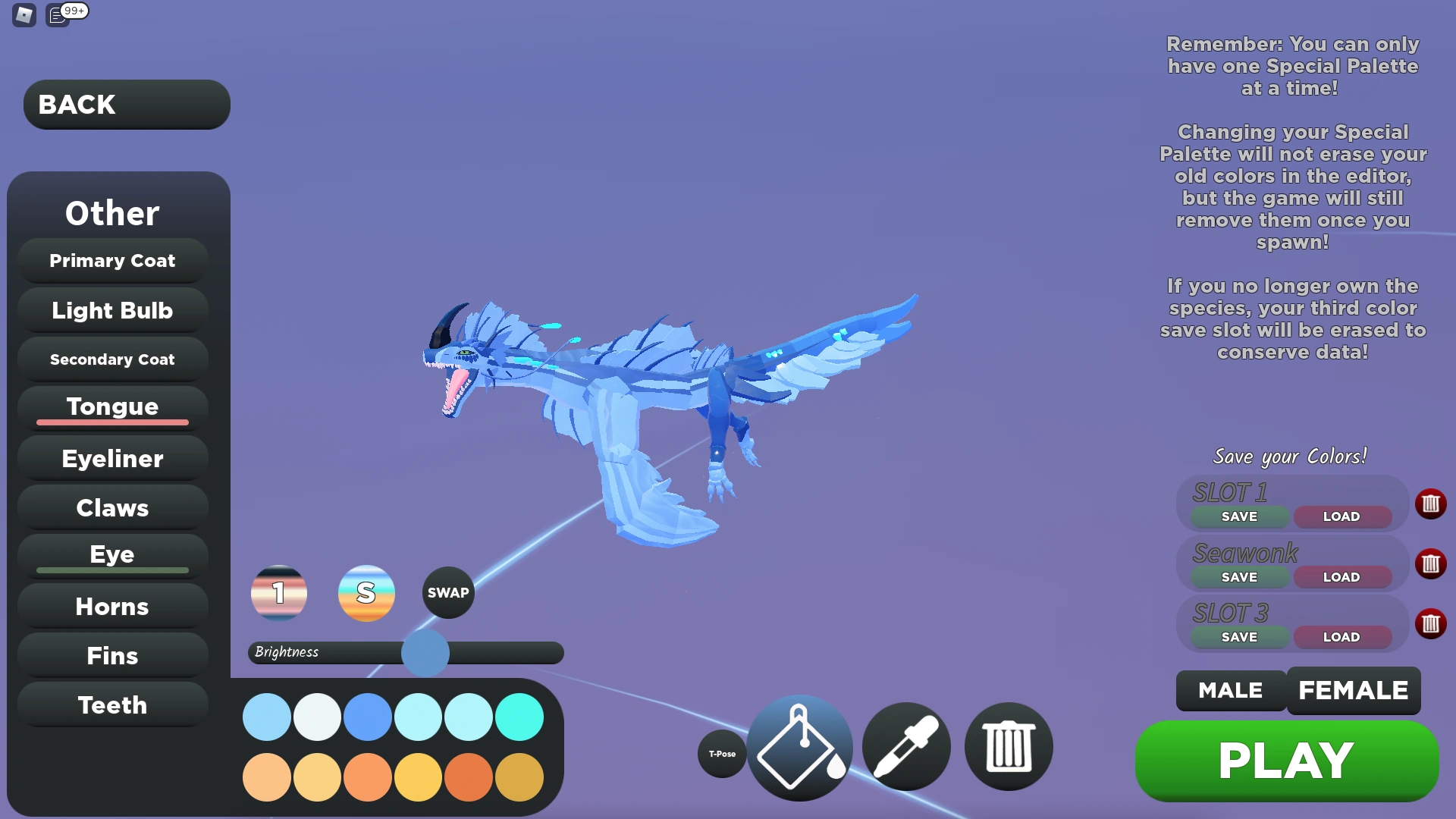Viewport: 1456px width, 819px height.
Task: Select the eyedropper color picker tool
Action: [x=905, y=747]
